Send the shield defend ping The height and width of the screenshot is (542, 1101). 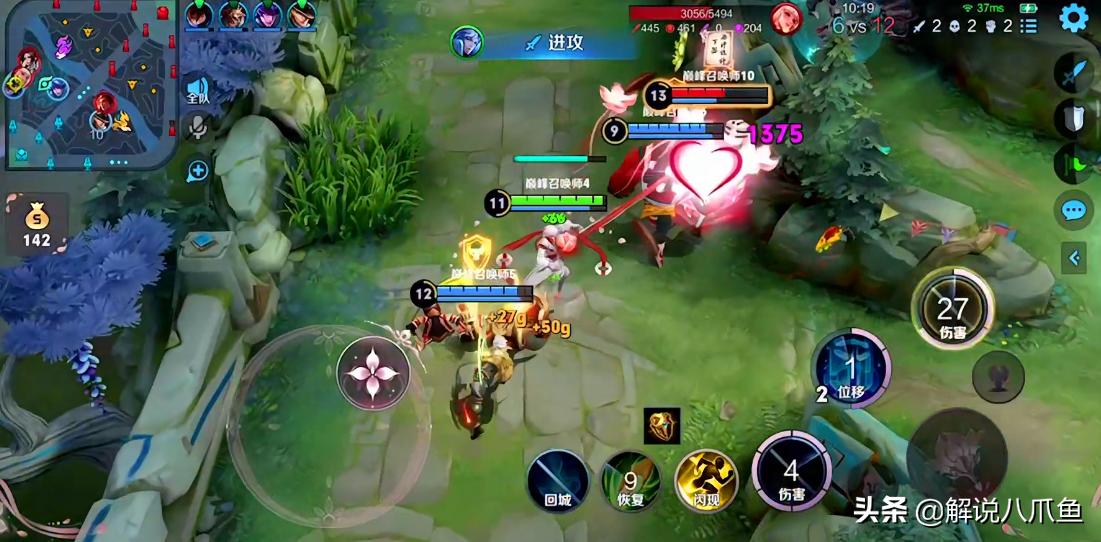coord(1074,118)
